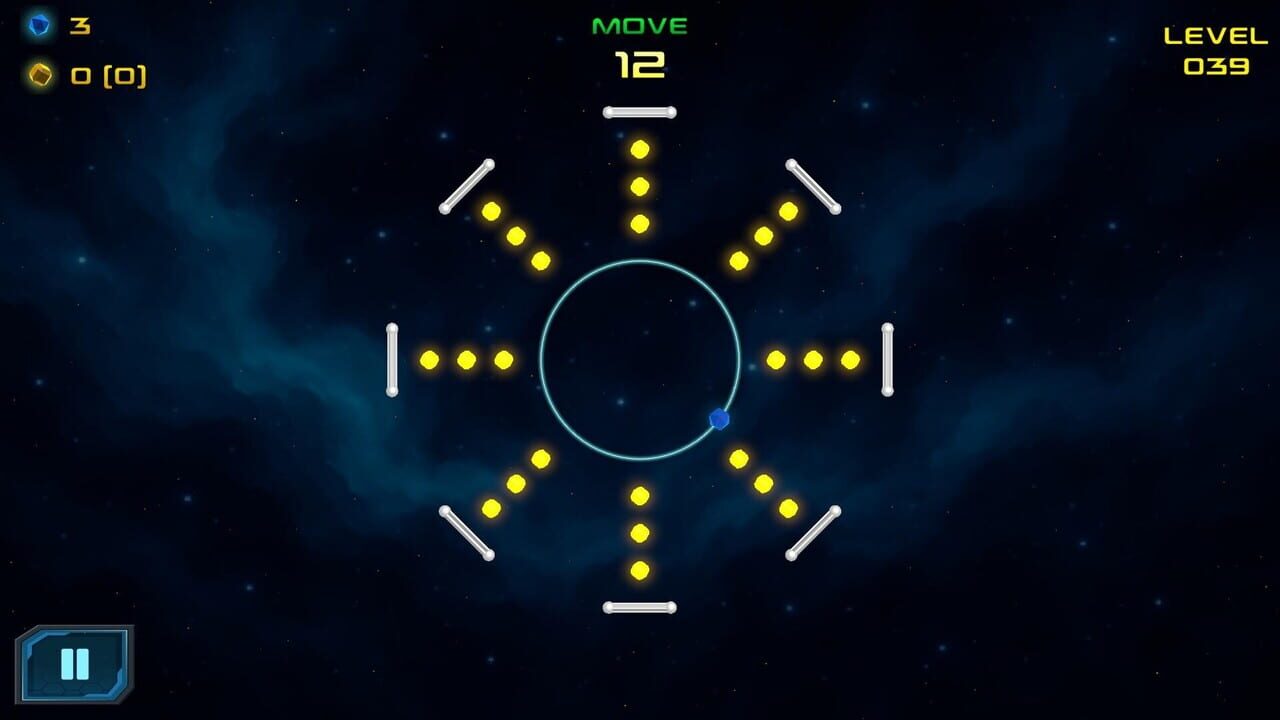Click the right vertical white barrier
1280x720 pixels.
[x=889, y=358]
